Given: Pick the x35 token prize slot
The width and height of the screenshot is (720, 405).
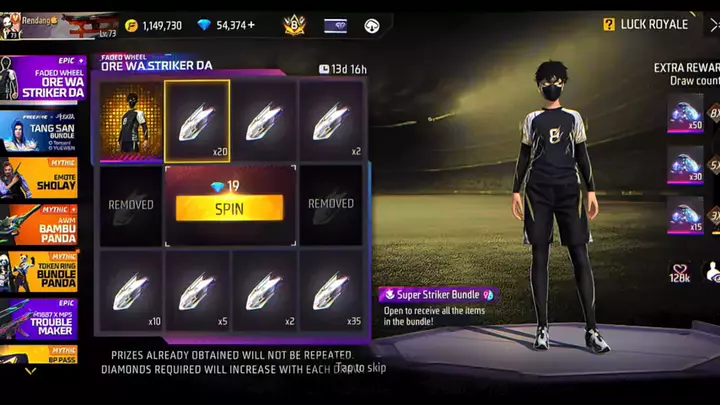Looking at the screenshot, I should [331, 291].
